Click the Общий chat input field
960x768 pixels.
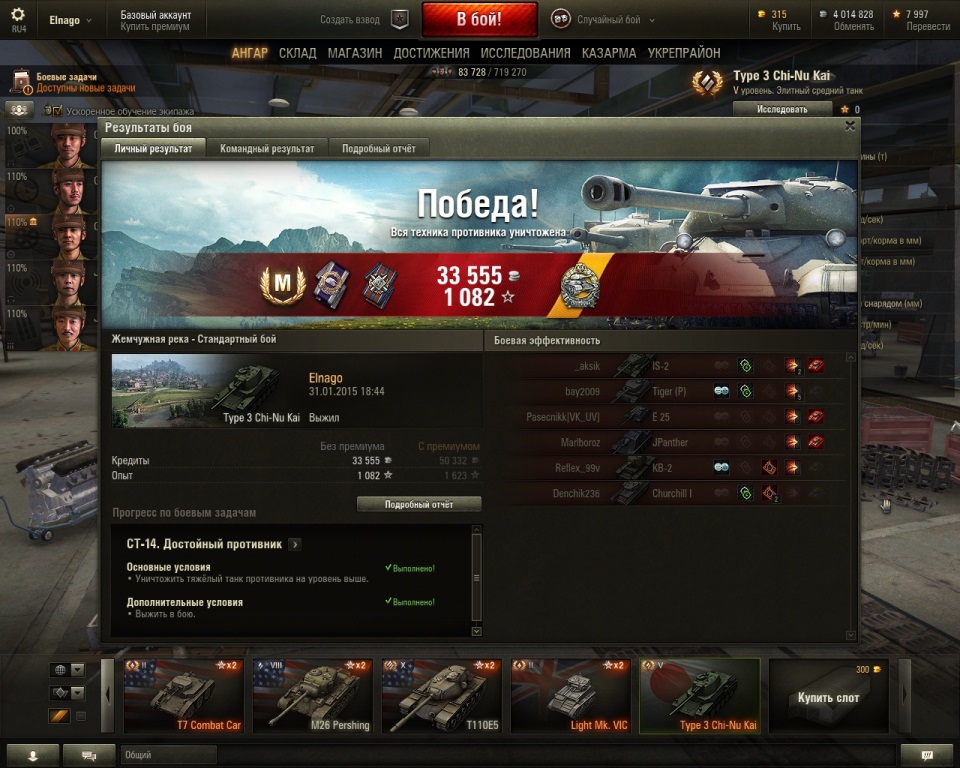coord(500,755)
